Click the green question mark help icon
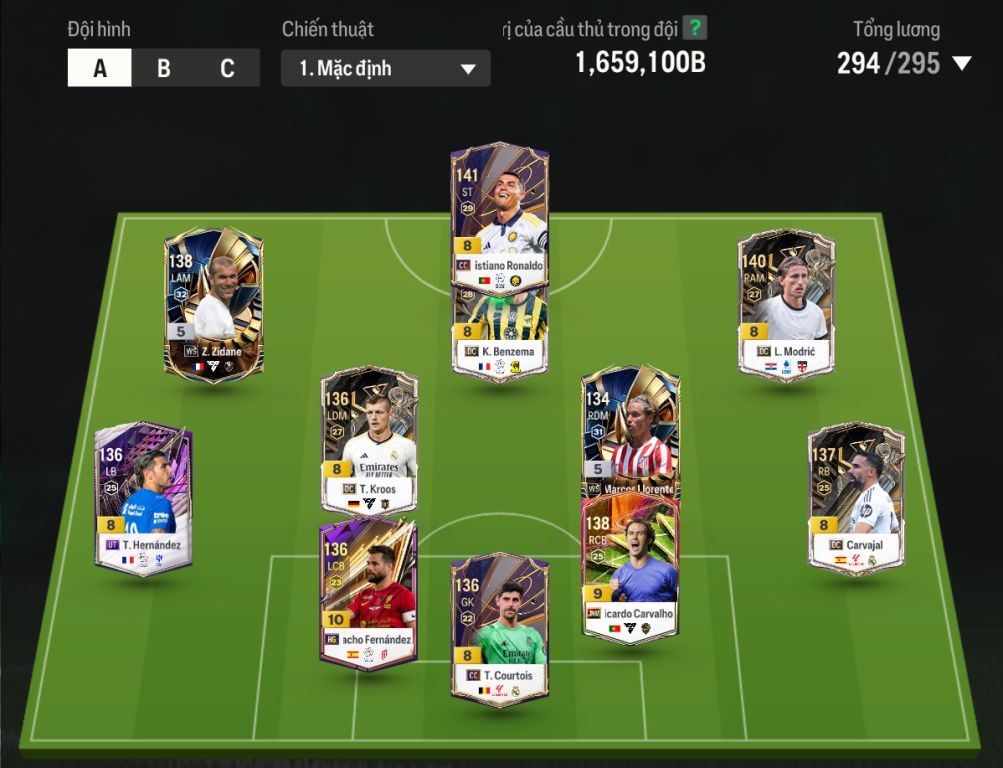The width and height of the screenshot is (1003, 768). tap(694, 28)
